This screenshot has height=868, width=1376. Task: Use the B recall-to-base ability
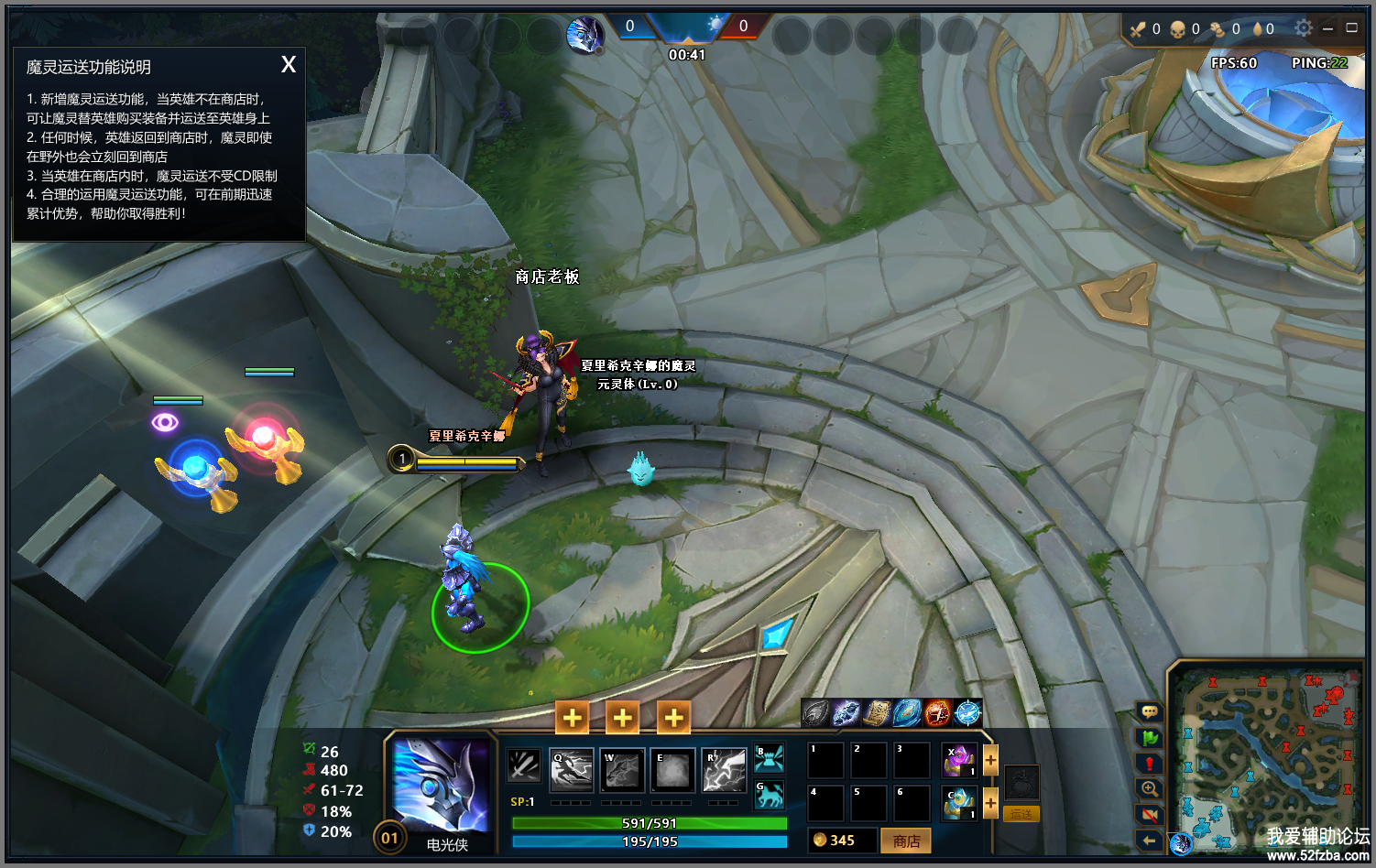(x=770, y=758)
